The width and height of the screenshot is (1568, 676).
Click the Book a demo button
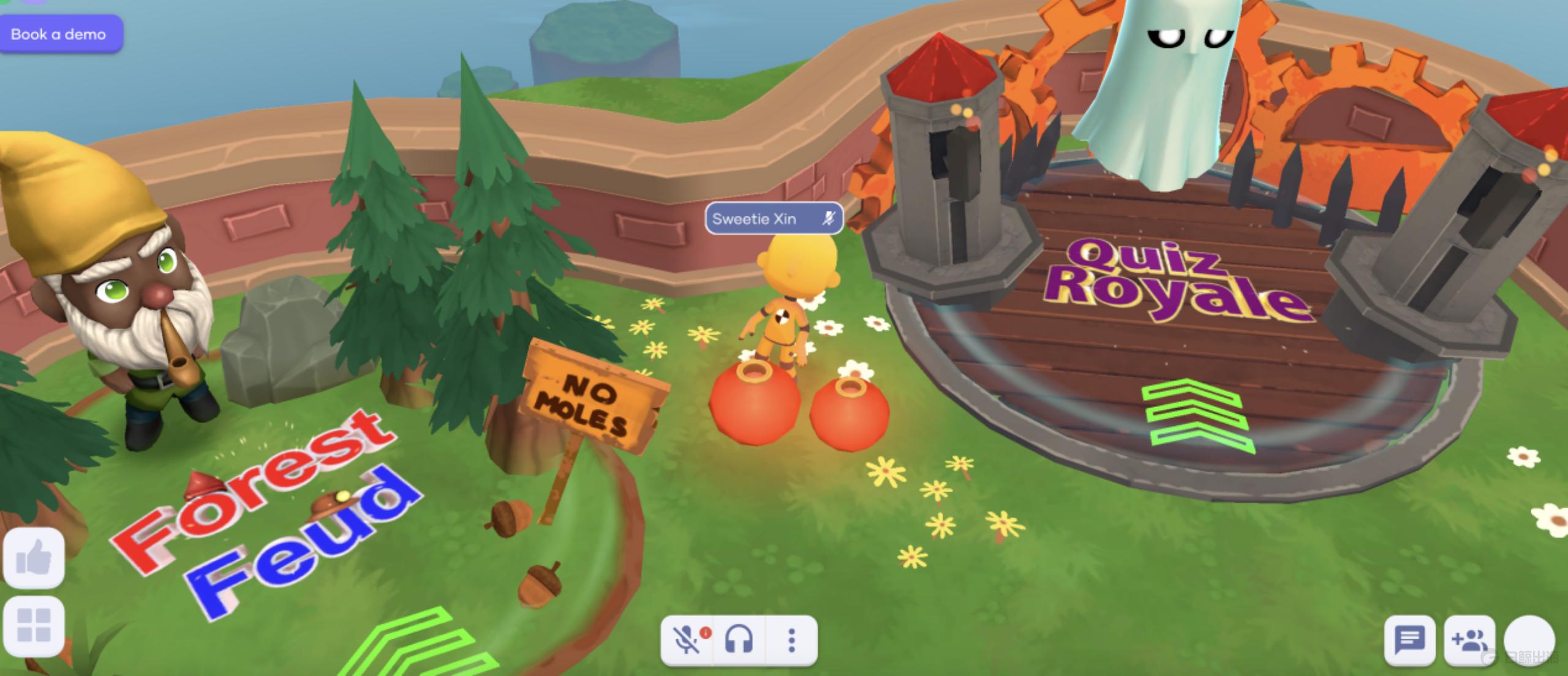(59, 34)
